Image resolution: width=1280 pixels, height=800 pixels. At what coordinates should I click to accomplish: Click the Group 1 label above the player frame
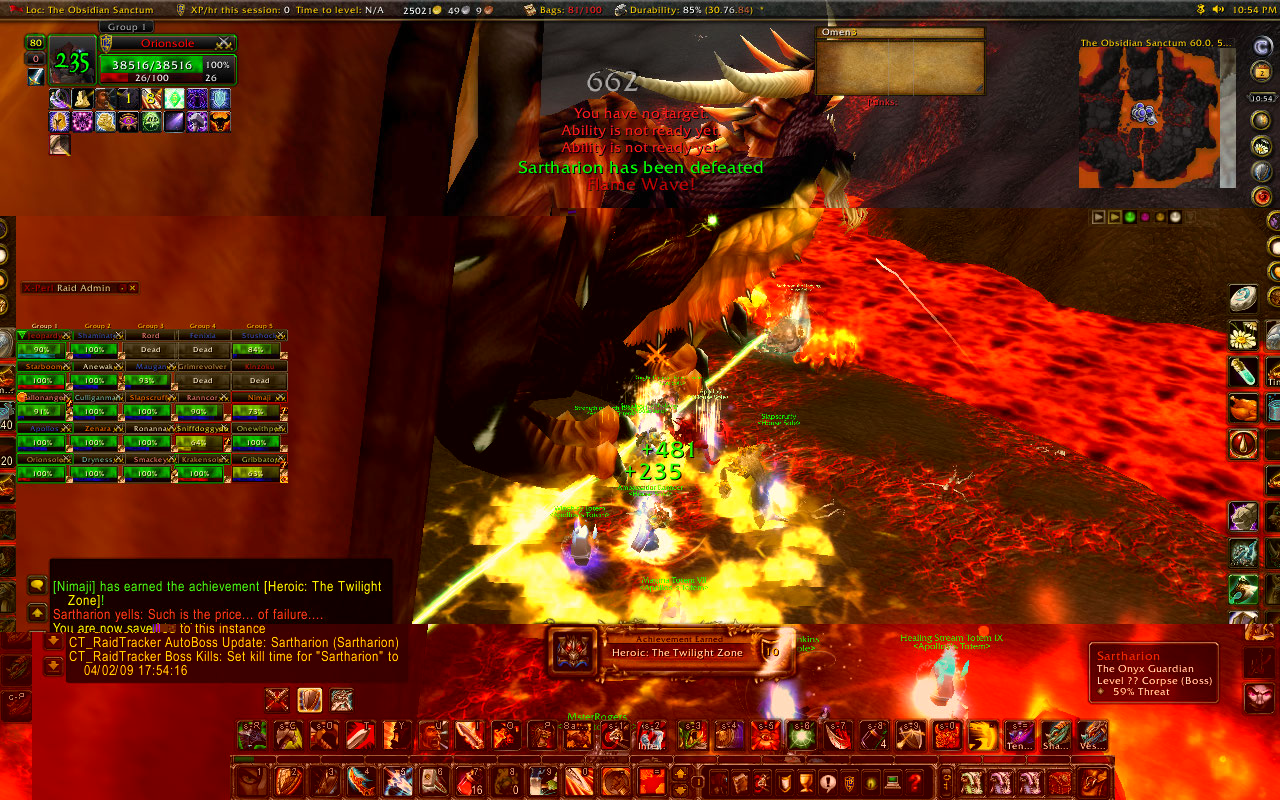click(125, 27)
